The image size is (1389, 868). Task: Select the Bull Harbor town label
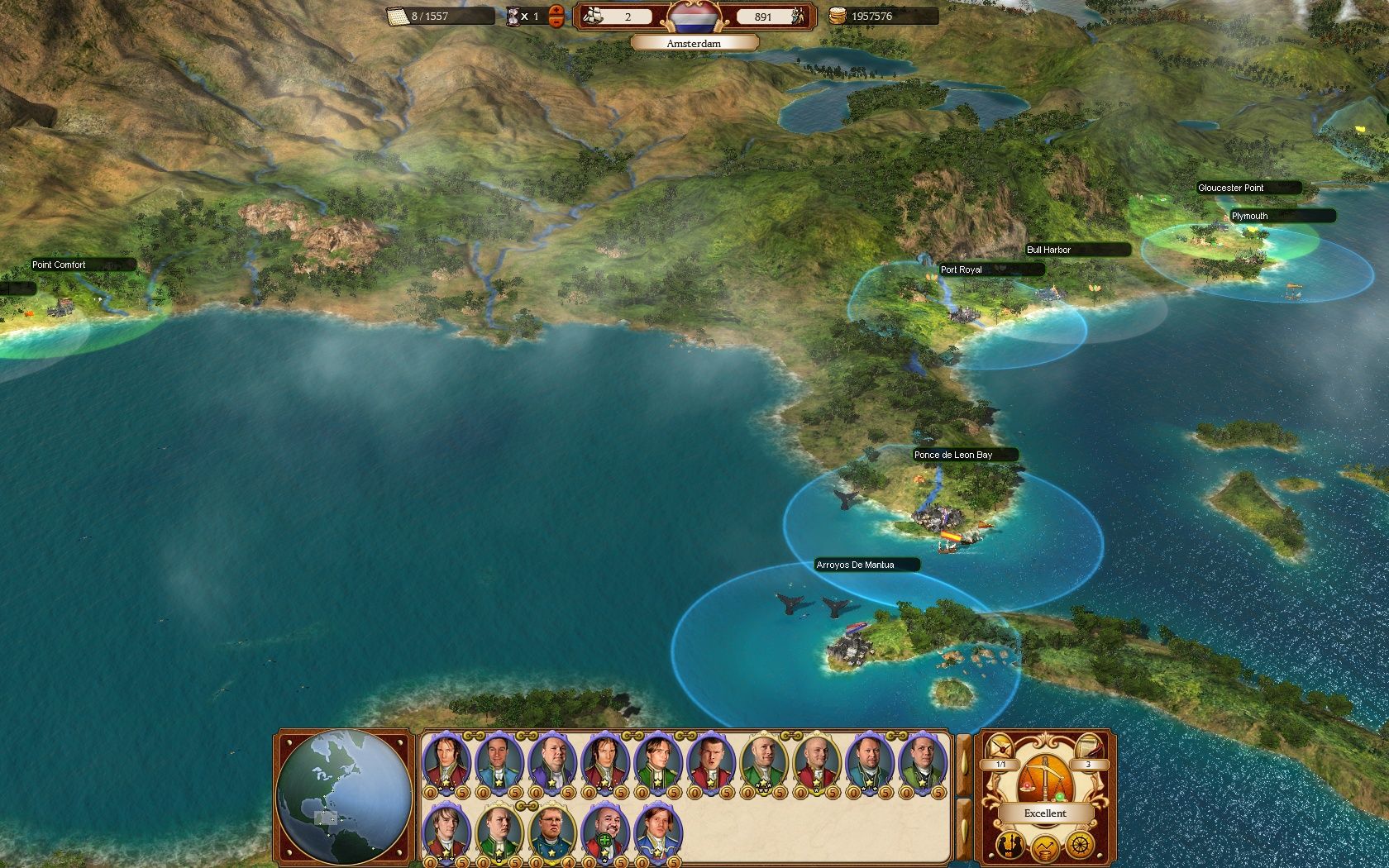point(1048,250)
